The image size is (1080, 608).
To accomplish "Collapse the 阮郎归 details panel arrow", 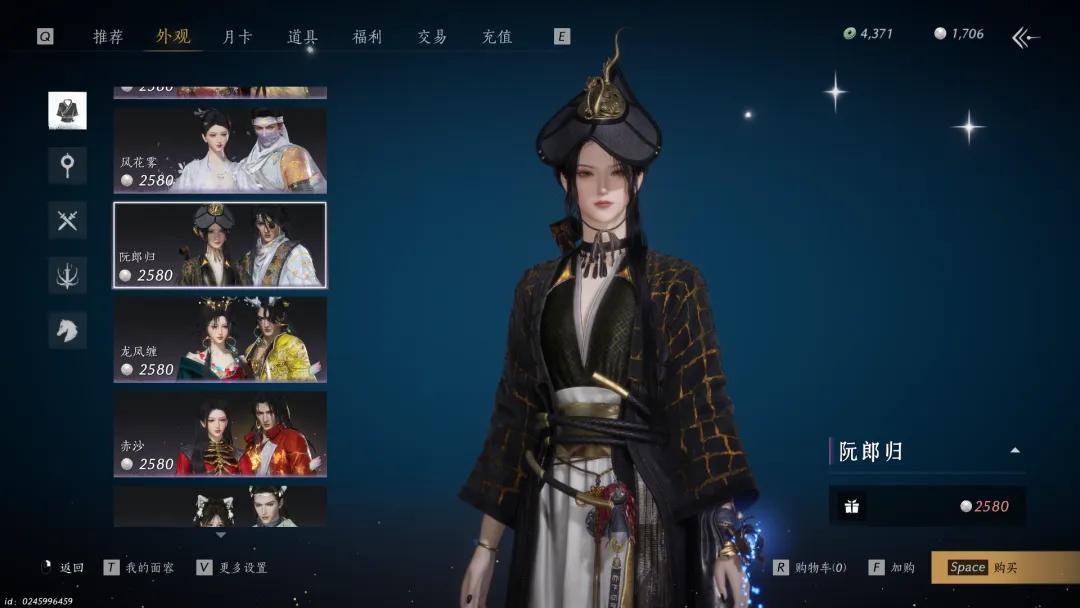I will [x=1015, y=451].
